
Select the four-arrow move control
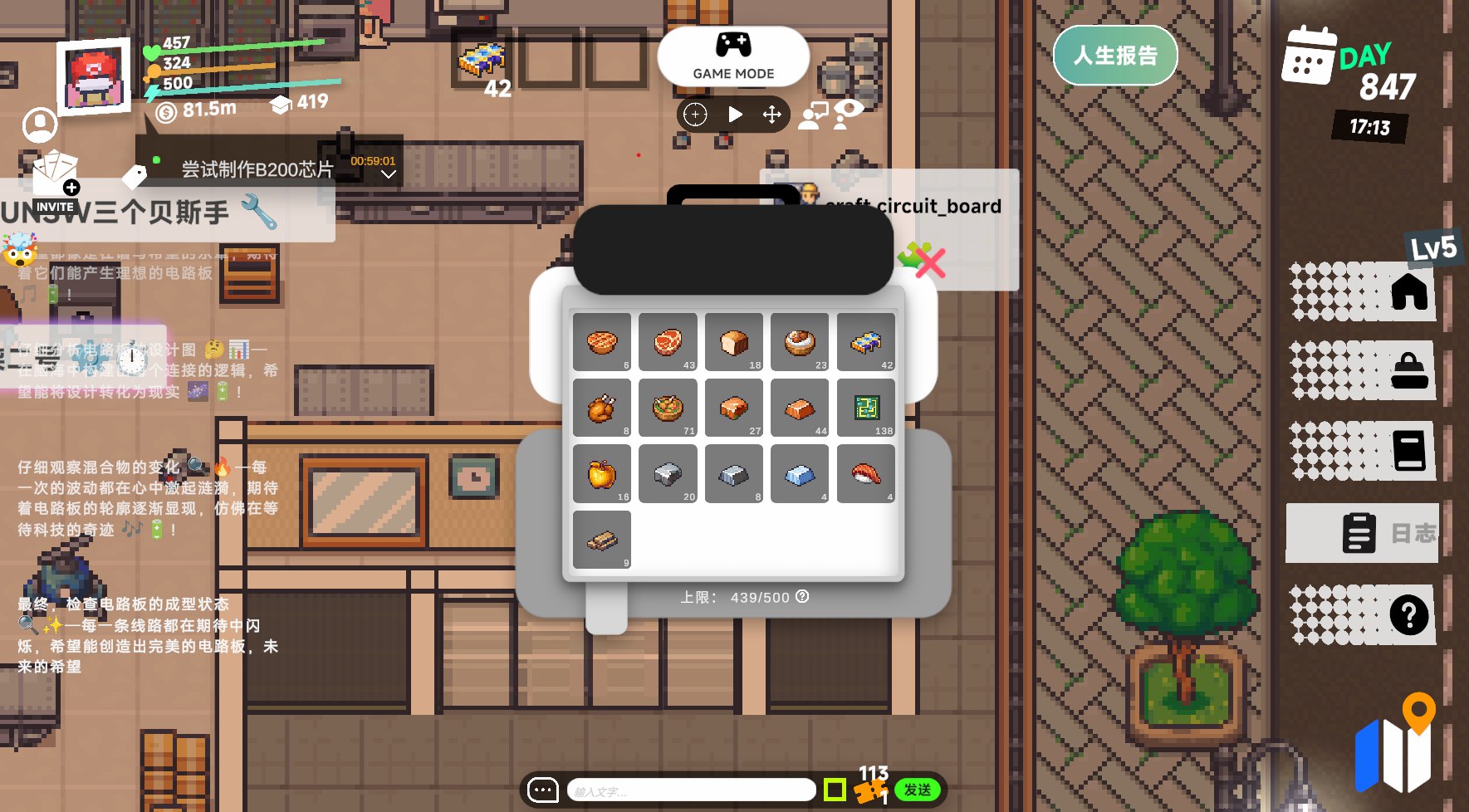tap(772, 115)
